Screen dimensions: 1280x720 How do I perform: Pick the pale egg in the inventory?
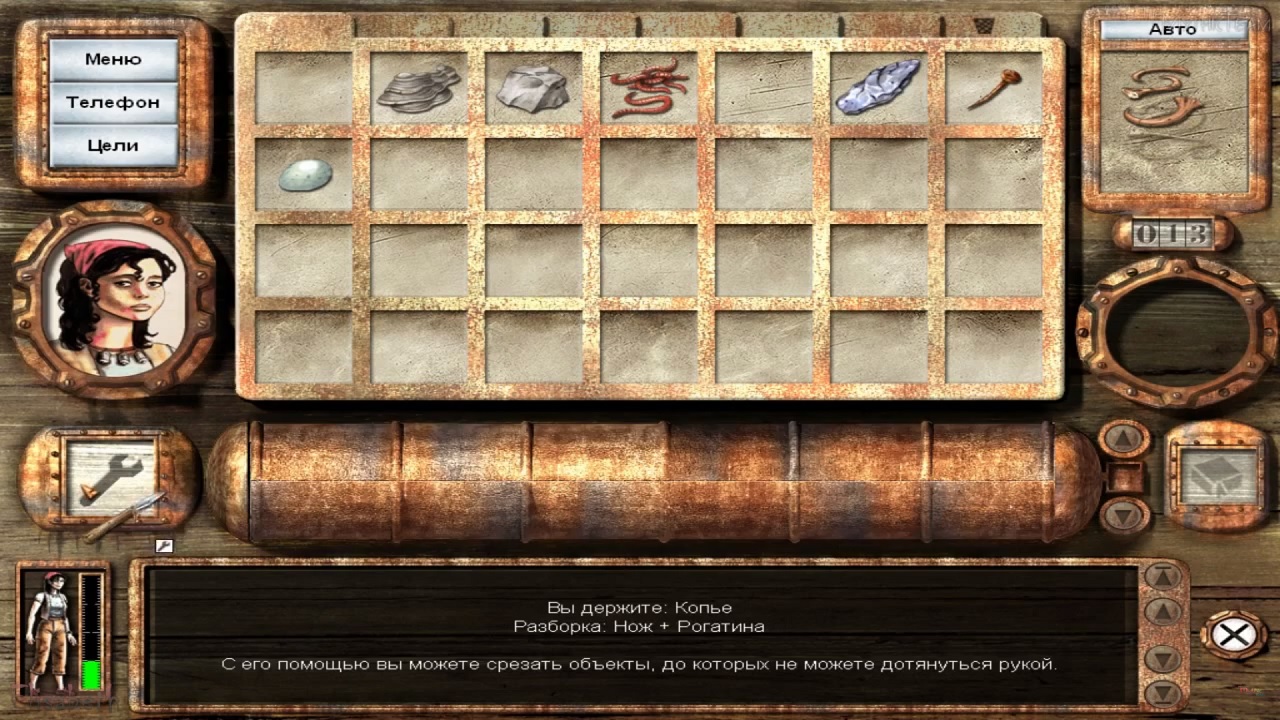303,174
